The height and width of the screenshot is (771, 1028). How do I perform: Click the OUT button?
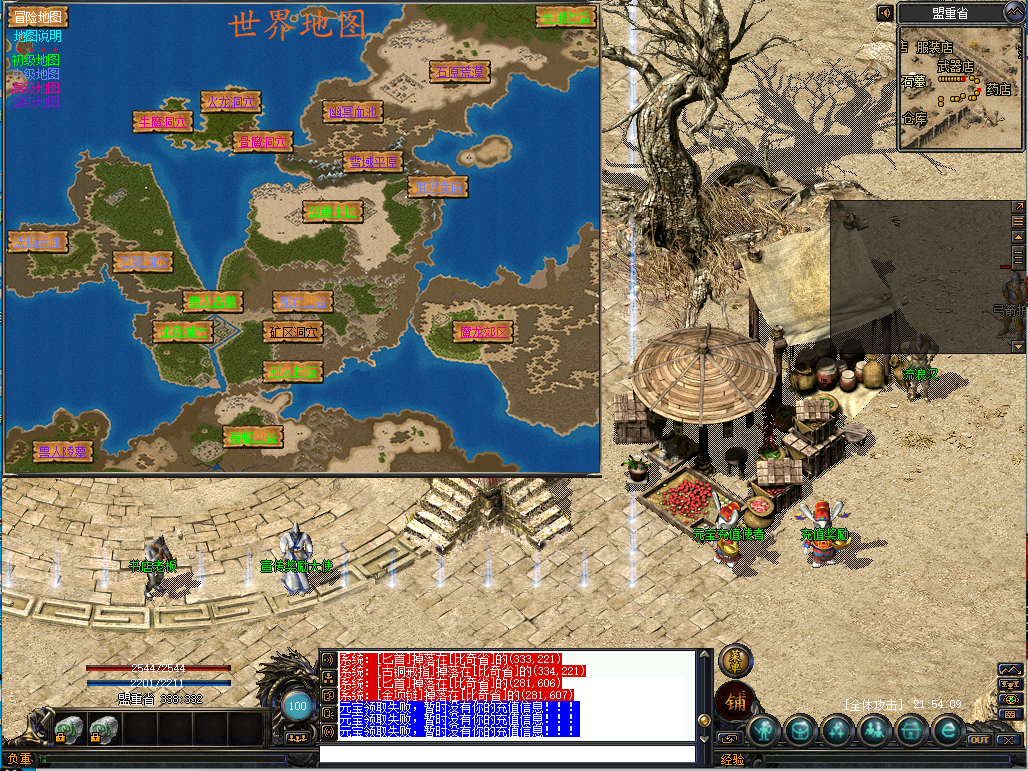click(979, 740)
